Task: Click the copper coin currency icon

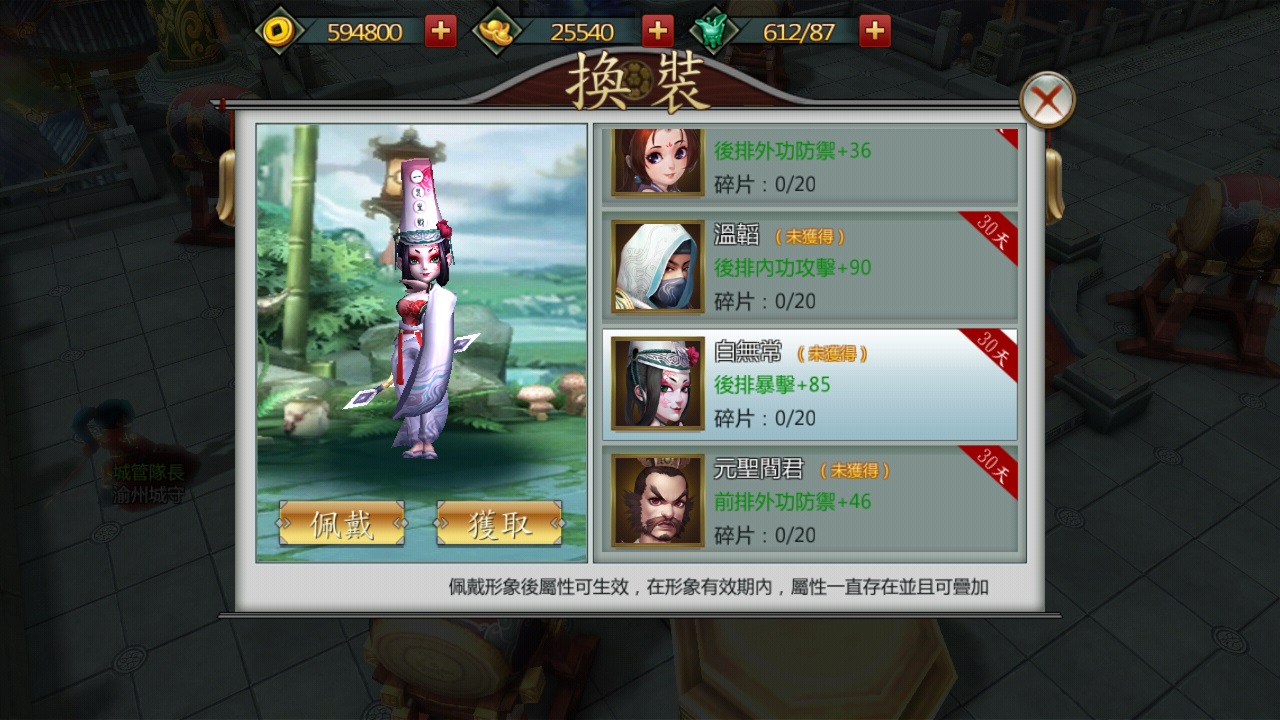Action: point(277,30)
